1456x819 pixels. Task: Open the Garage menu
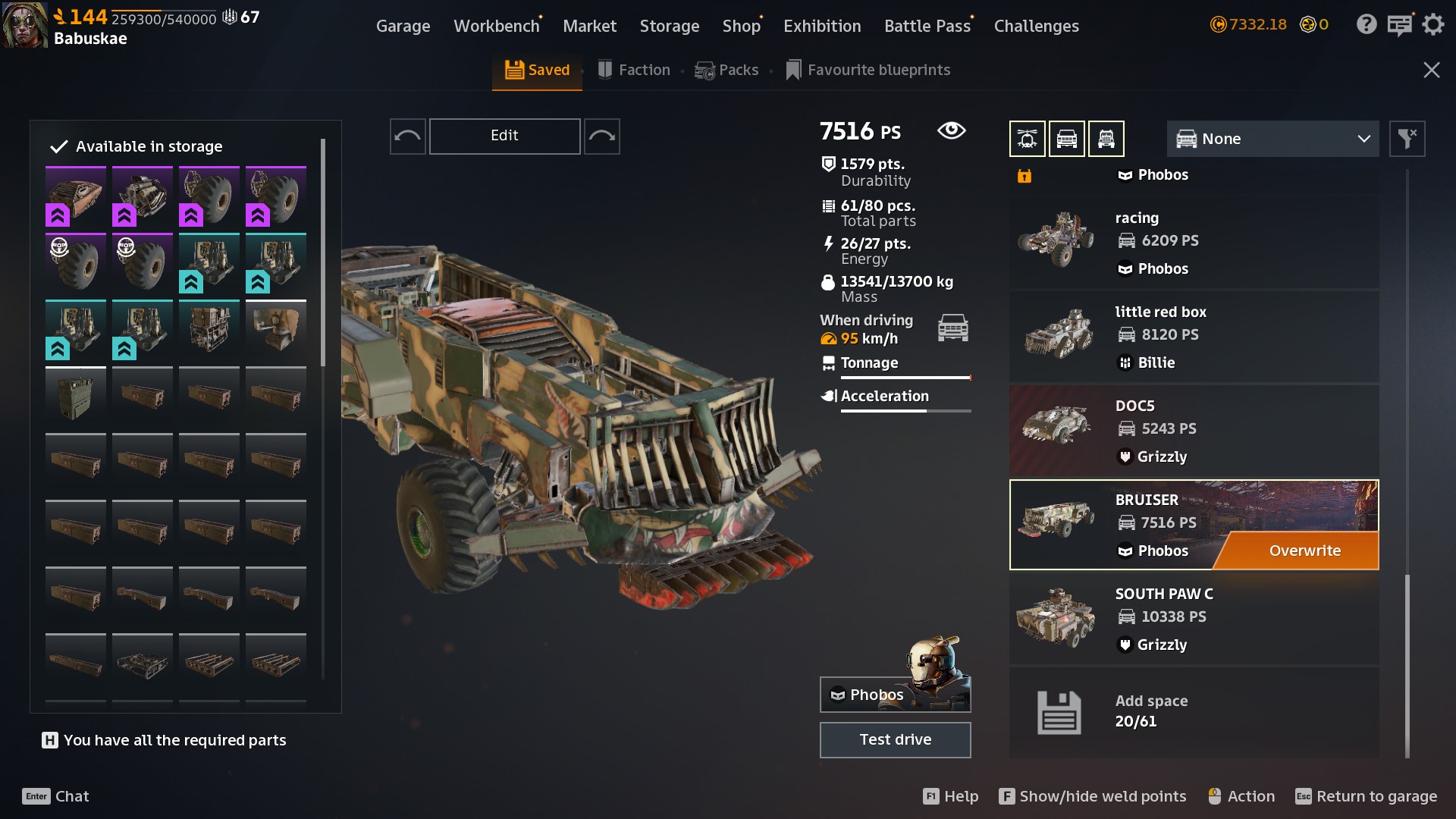[403, 26]
